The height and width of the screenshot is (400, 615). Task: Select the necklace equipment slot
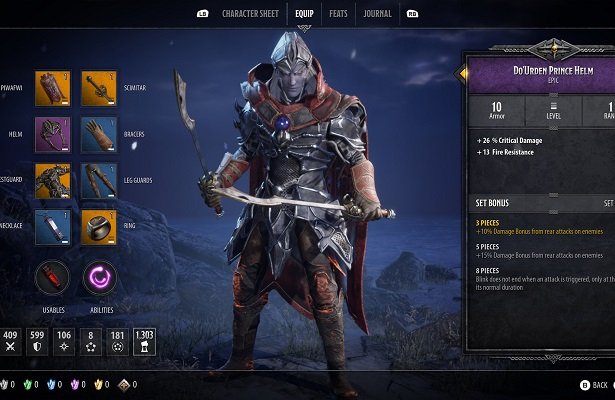(x=52, y=227)
